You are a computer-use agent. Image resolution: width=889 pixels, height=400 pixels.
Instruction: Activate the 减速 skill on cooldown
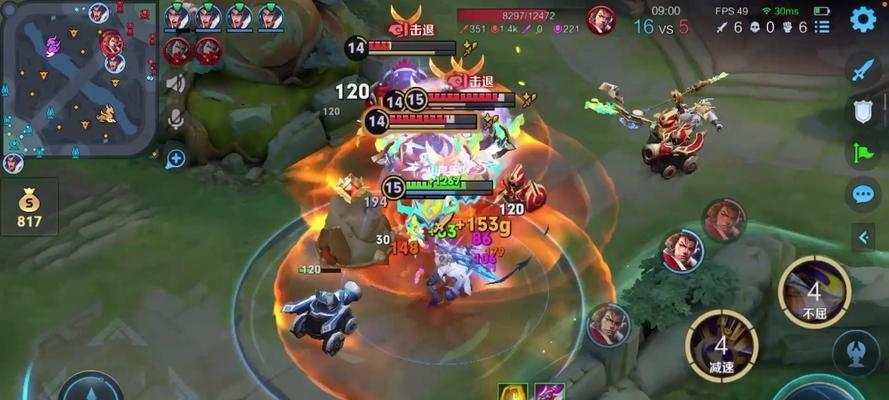721,345
